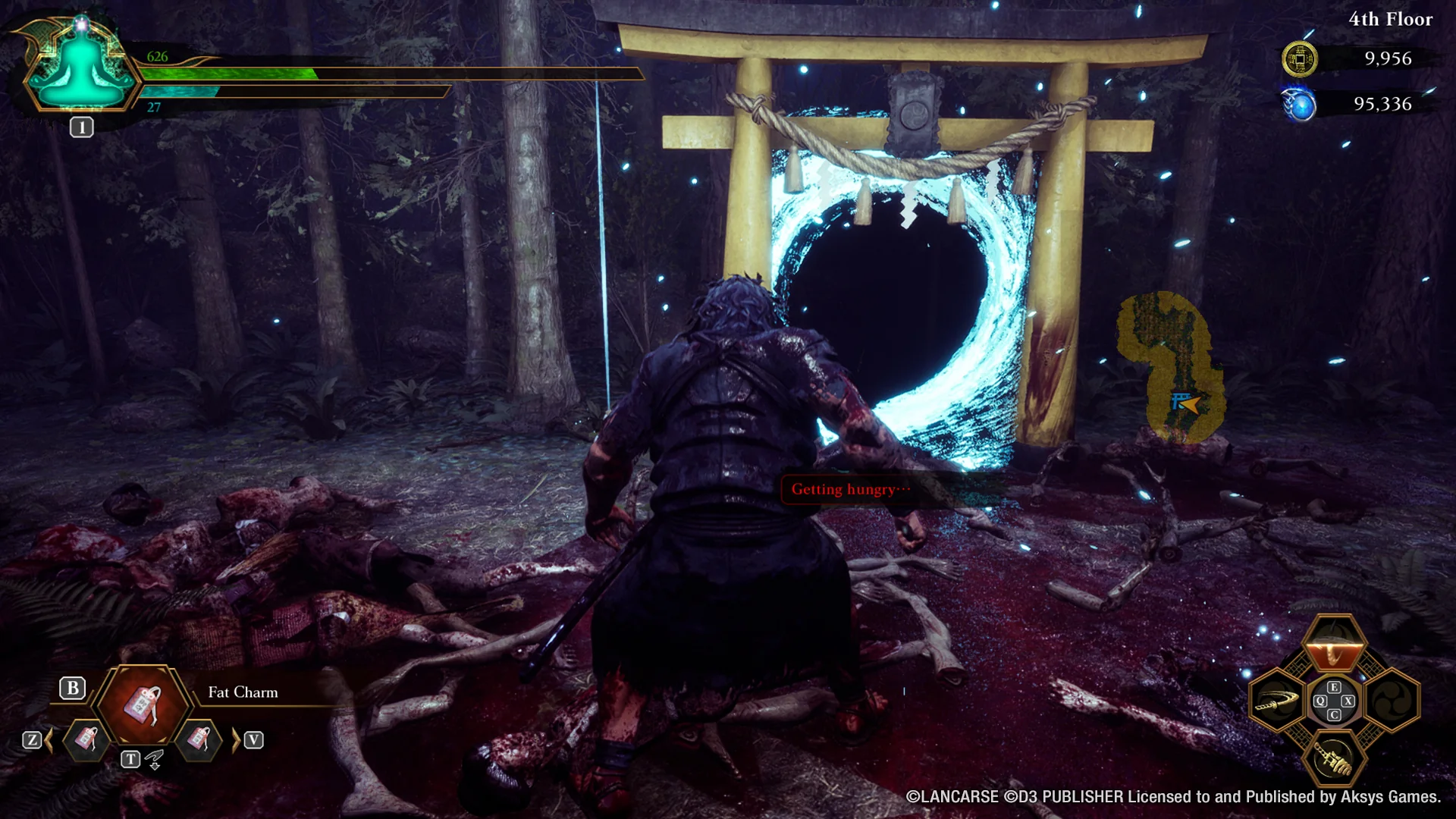1456x819 pixels.
Task: Click the gold coin currency icon
Action: (x=1300, y=59)
